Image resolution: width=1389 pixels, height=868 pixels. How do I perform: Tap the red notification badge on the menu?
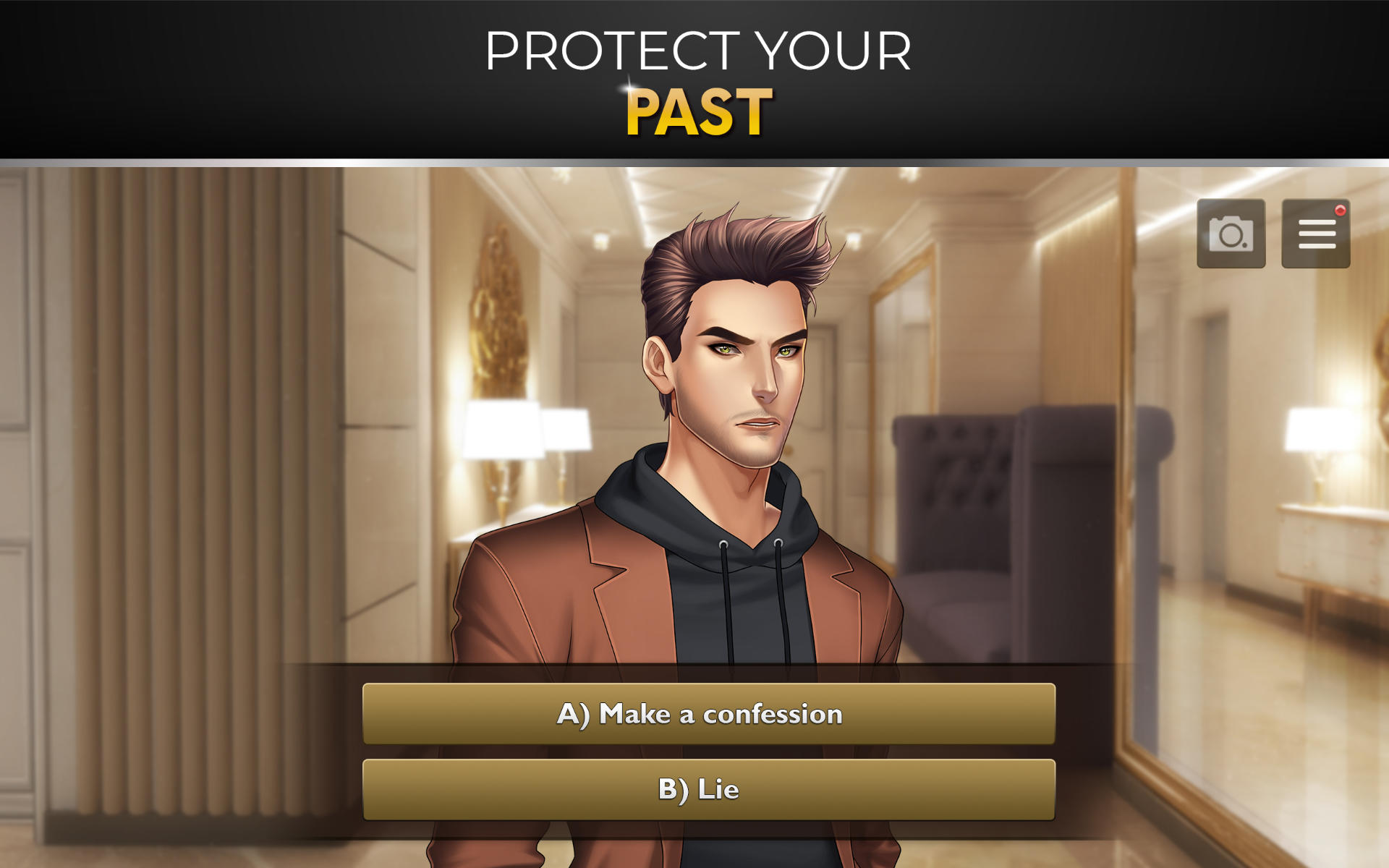[1340, 210]
